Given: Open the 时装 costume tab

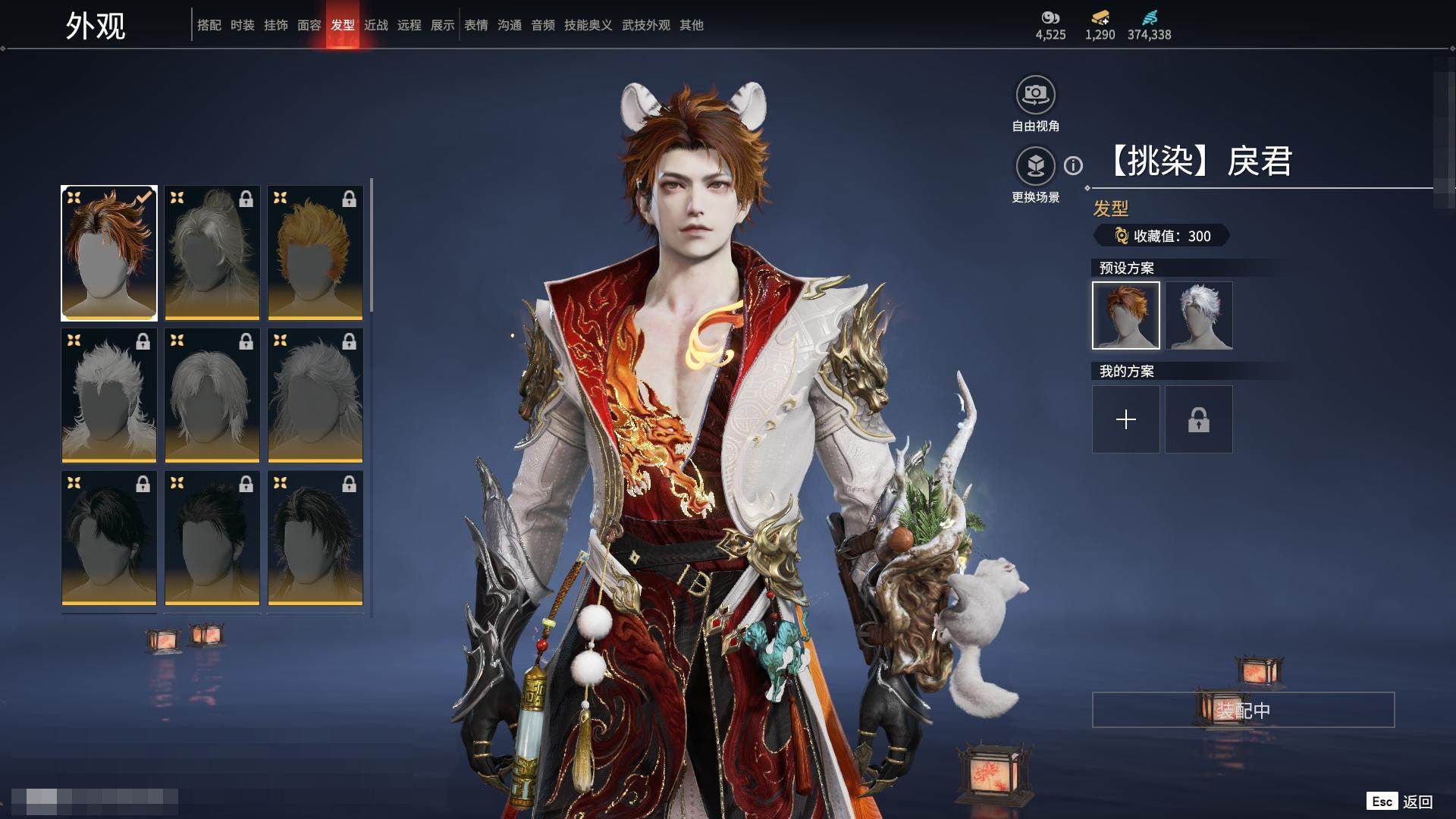Looking at the screenshot, I should pyautogui.click(x=243, y=25).
